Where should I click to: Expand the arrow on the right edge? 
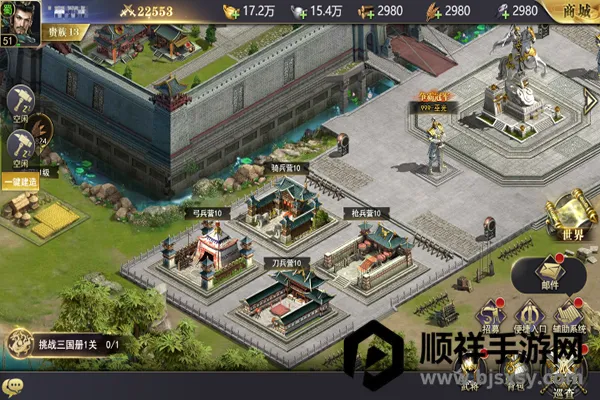(590, 101)
